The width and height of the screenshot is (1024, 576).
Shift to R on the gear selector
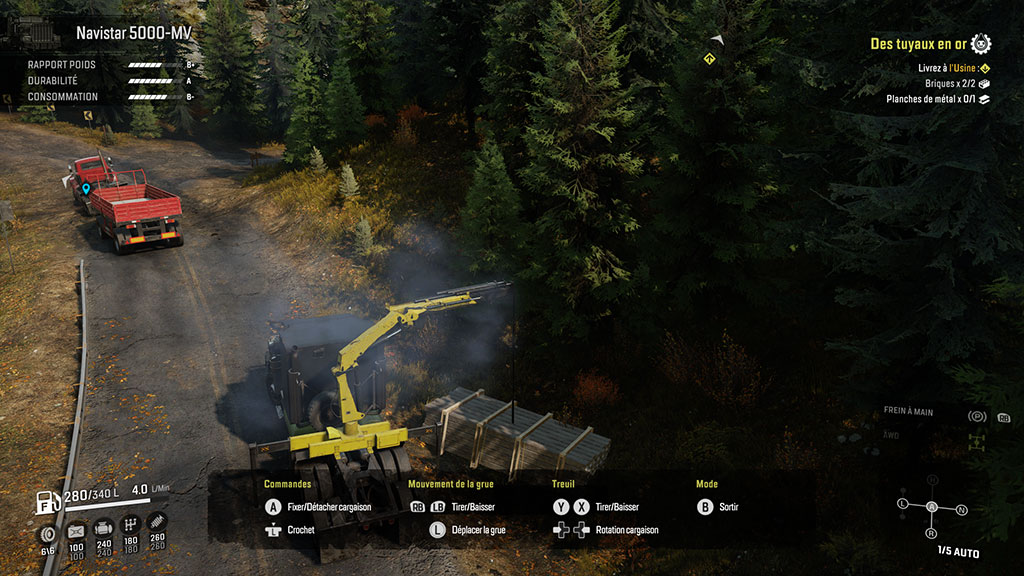[931, 533]
